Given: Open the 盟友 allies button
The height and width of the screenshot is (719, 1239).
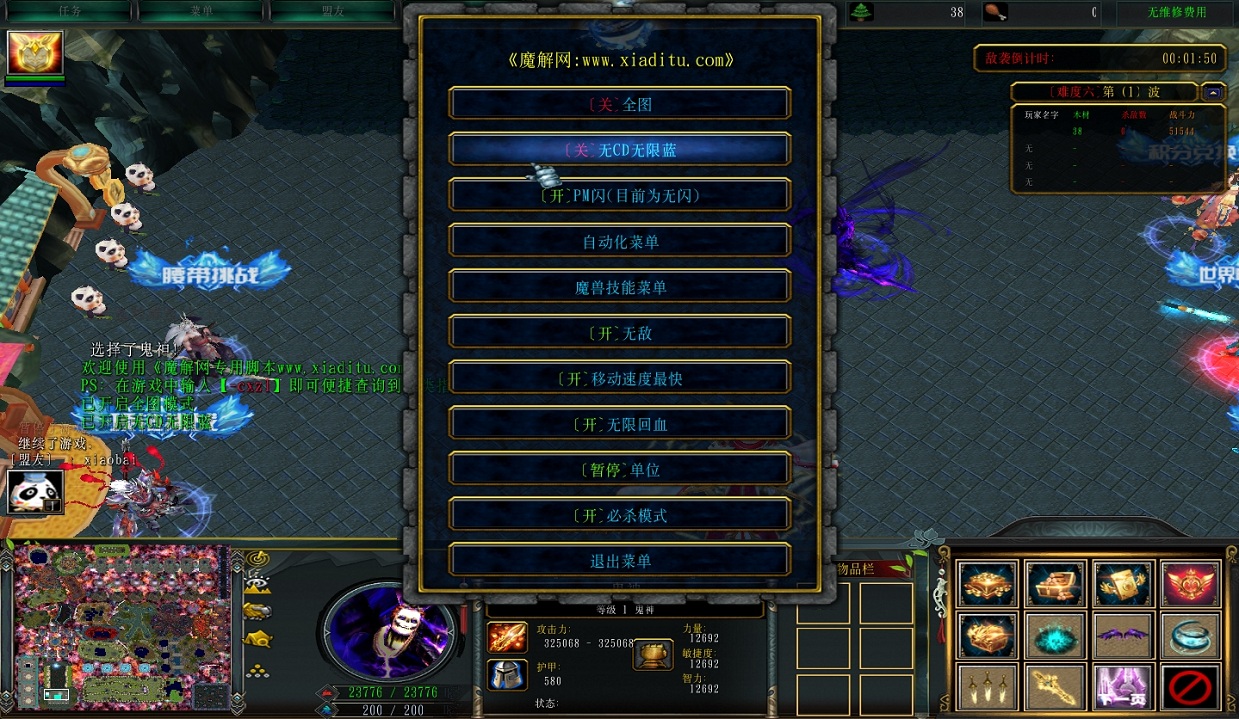Looking at the screenshot, I should click(333, 12).
